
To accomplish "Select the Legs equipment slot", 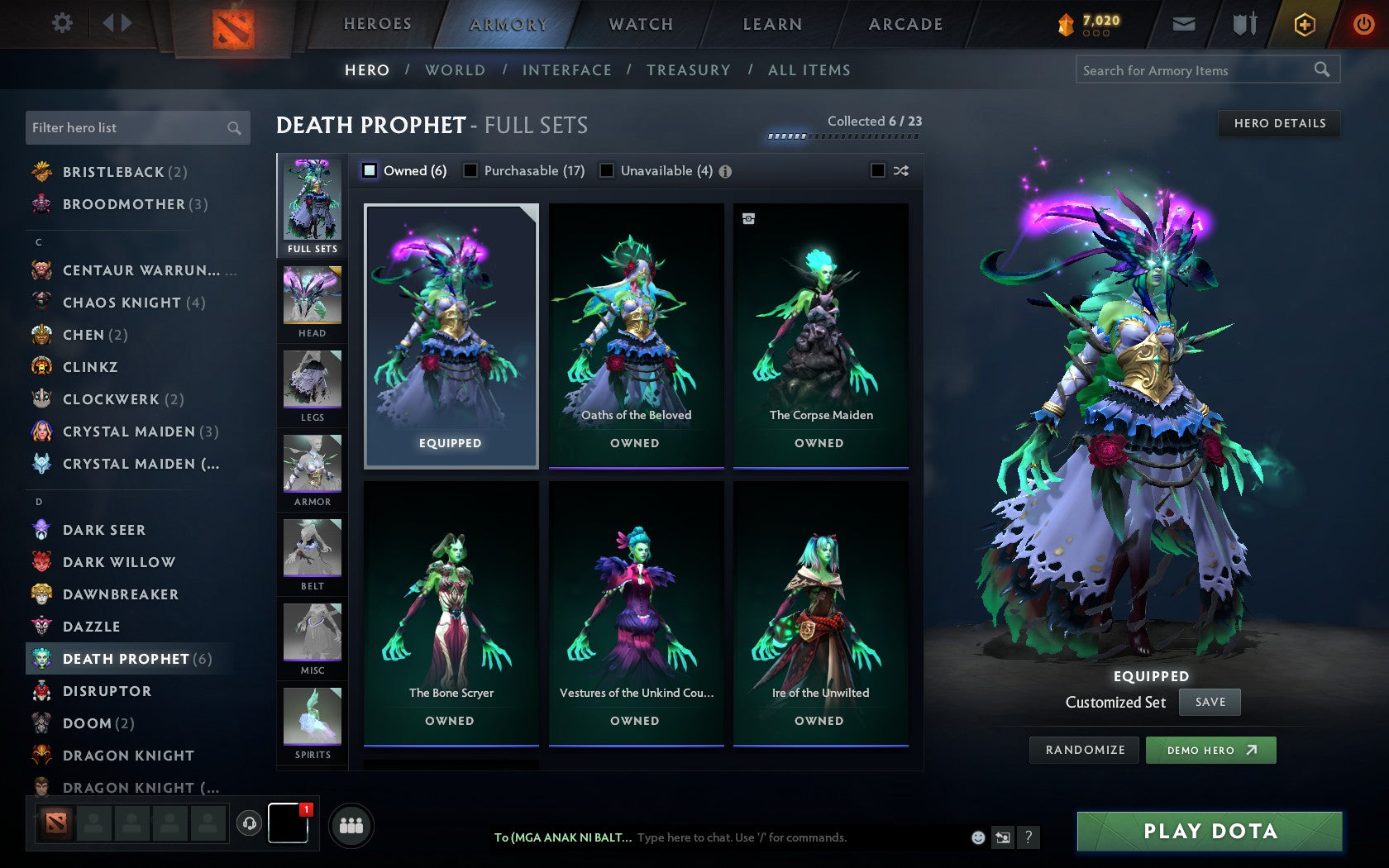I will [x=312, y=386].
